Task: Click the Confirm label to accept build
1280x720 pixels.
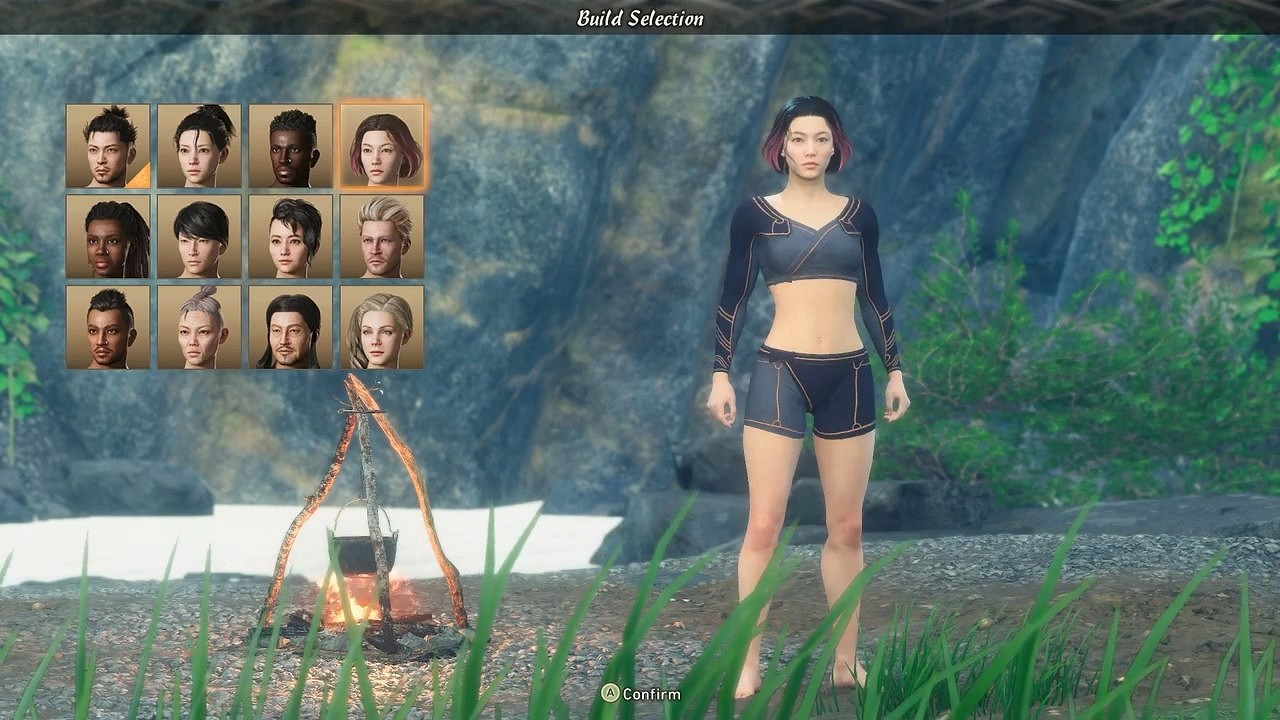Action: [650, 693]
